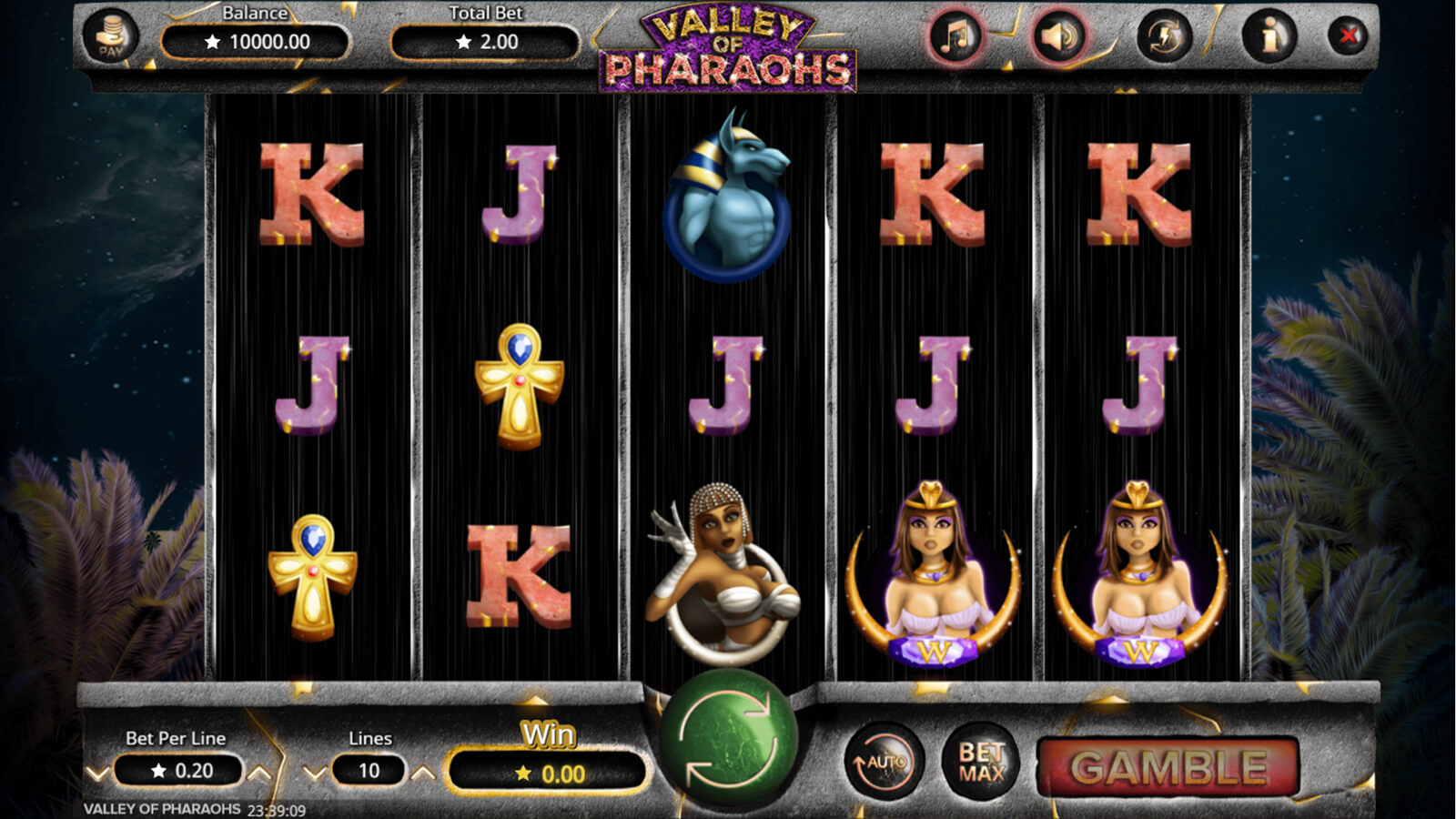
Task: Toggle the speaker sound button
Action: [1059, 37]
